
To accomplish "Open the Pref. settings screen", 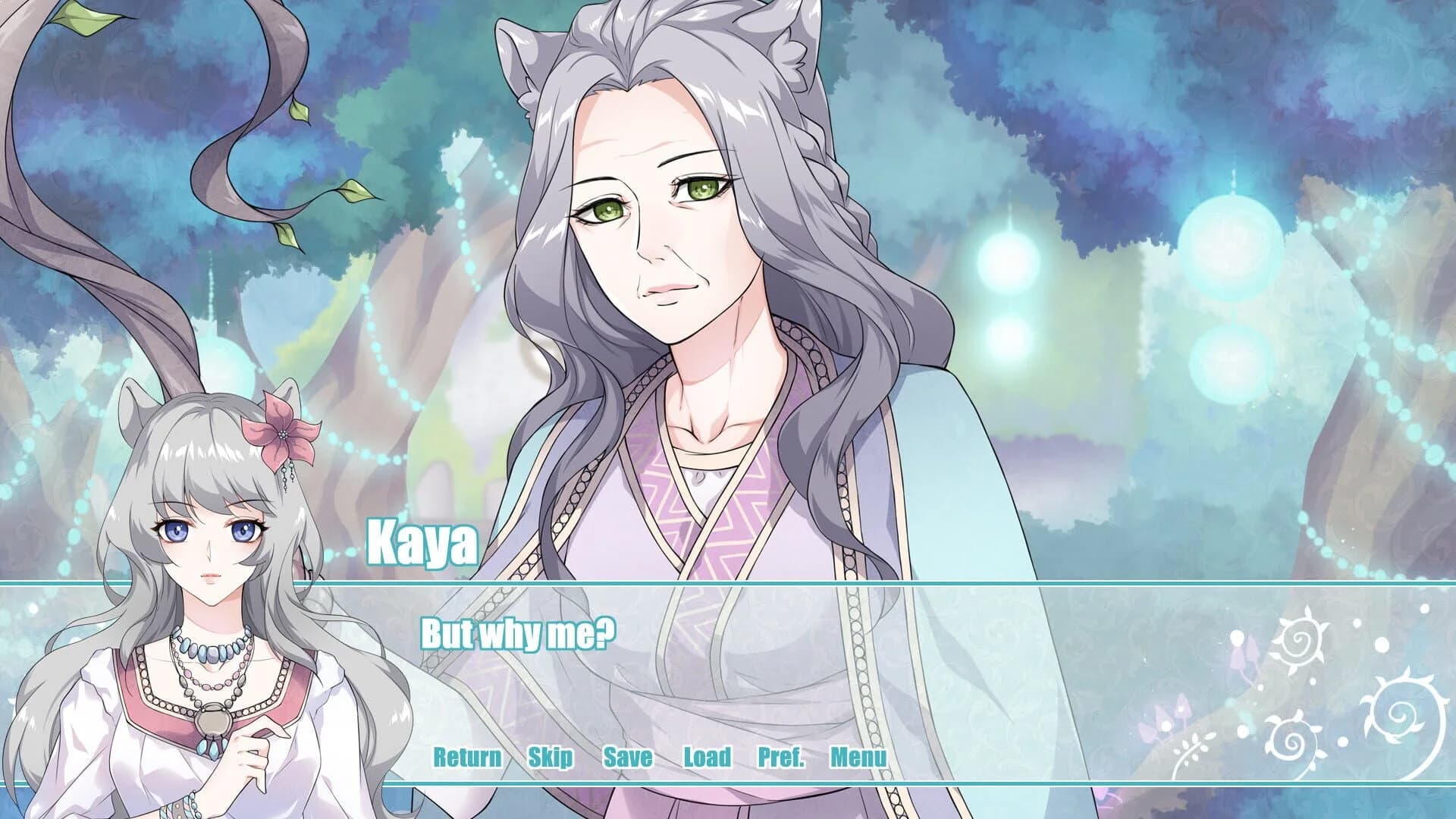I will pyautogui.click(x=782, y=756).
